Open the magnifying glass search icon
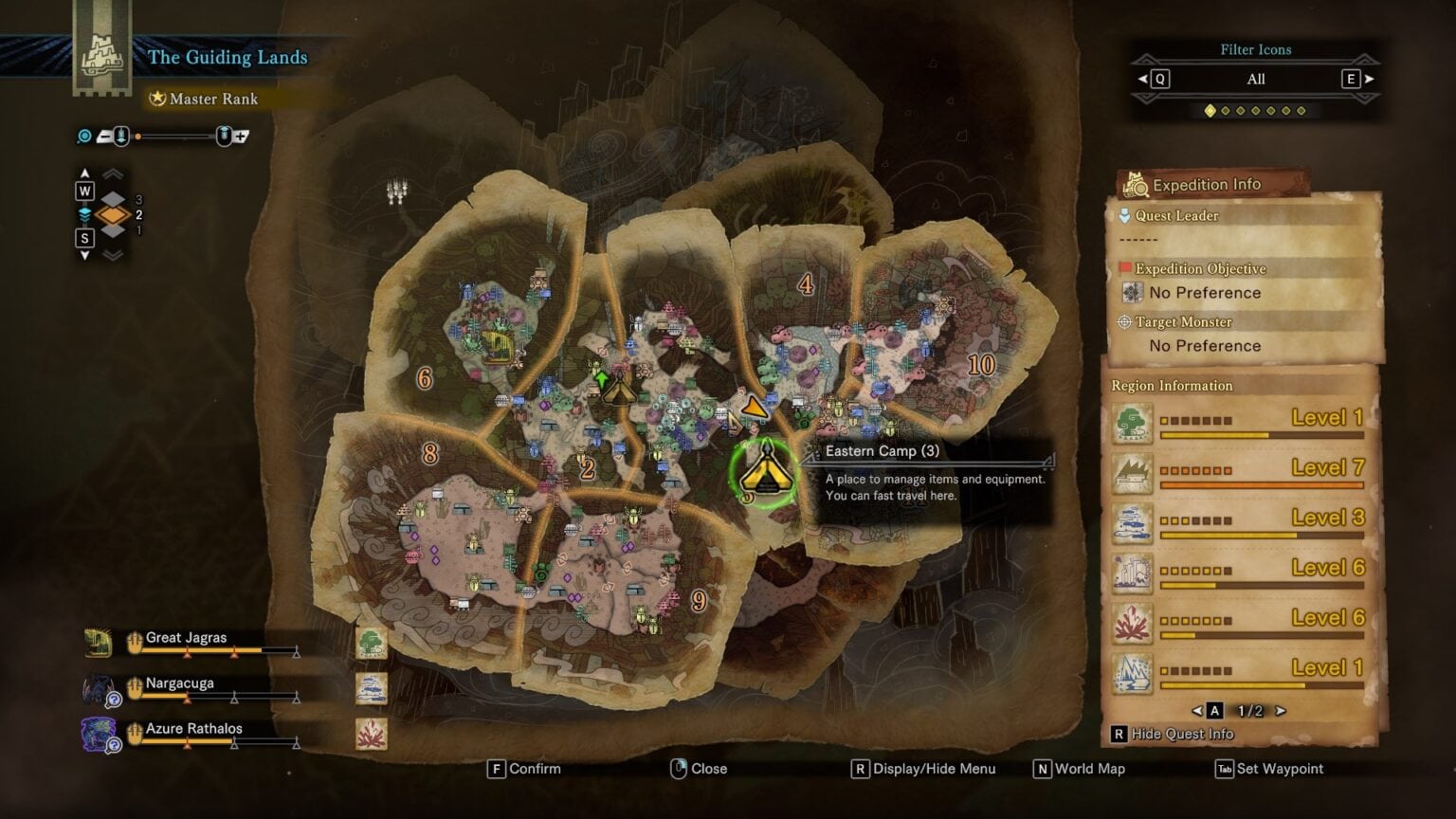Screen dimensions: 1456x819 click(x=83, y=136)
